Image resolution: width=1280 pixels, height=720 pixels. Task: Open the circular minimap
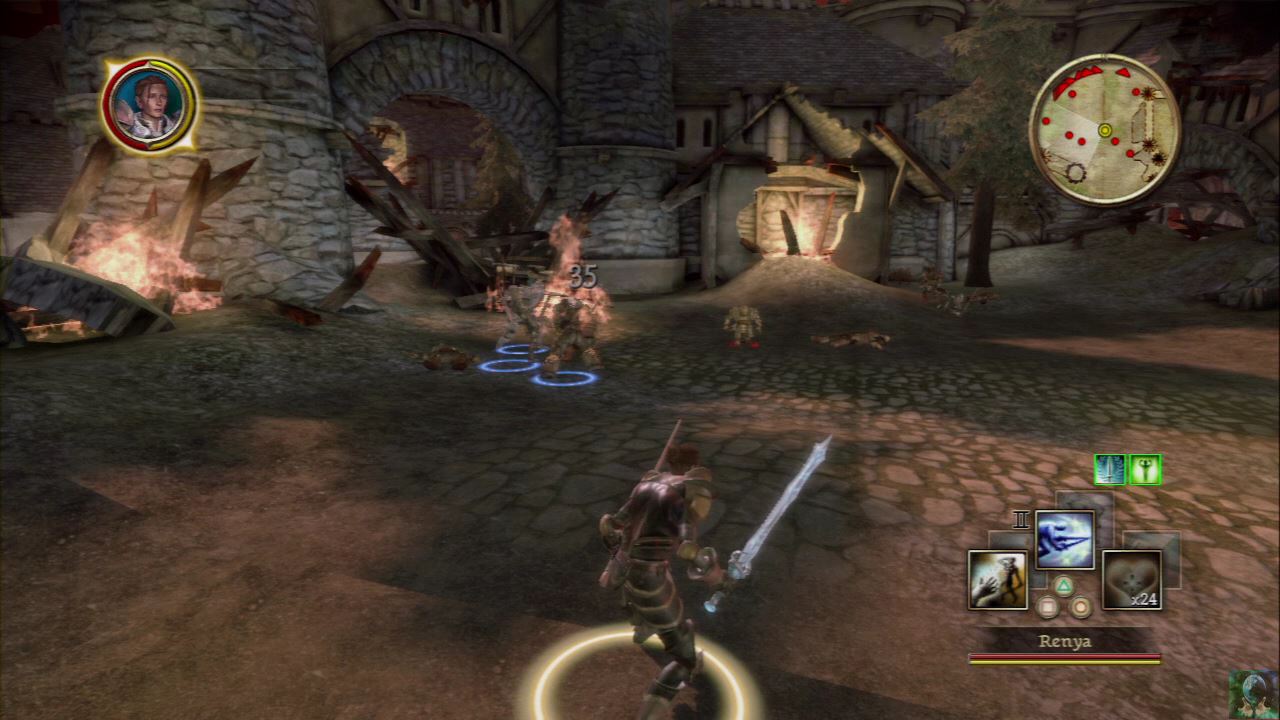click(1104, 129)
